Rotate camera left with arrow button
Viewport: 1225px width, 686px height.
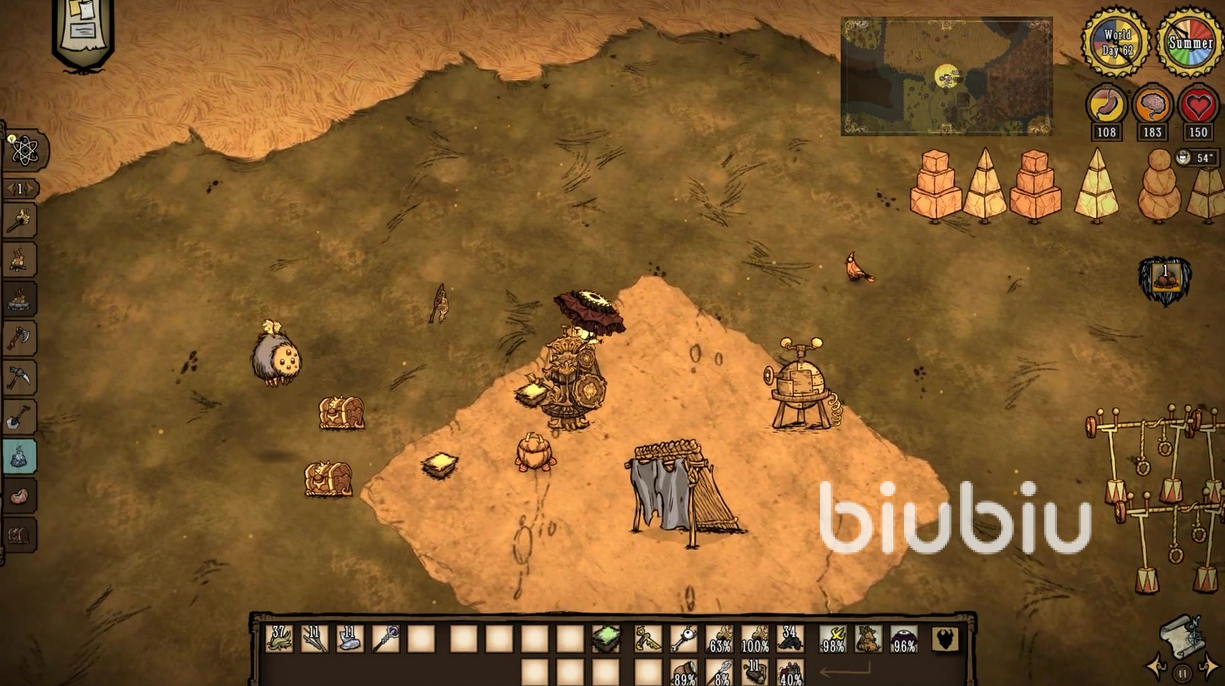[1159, 666]
